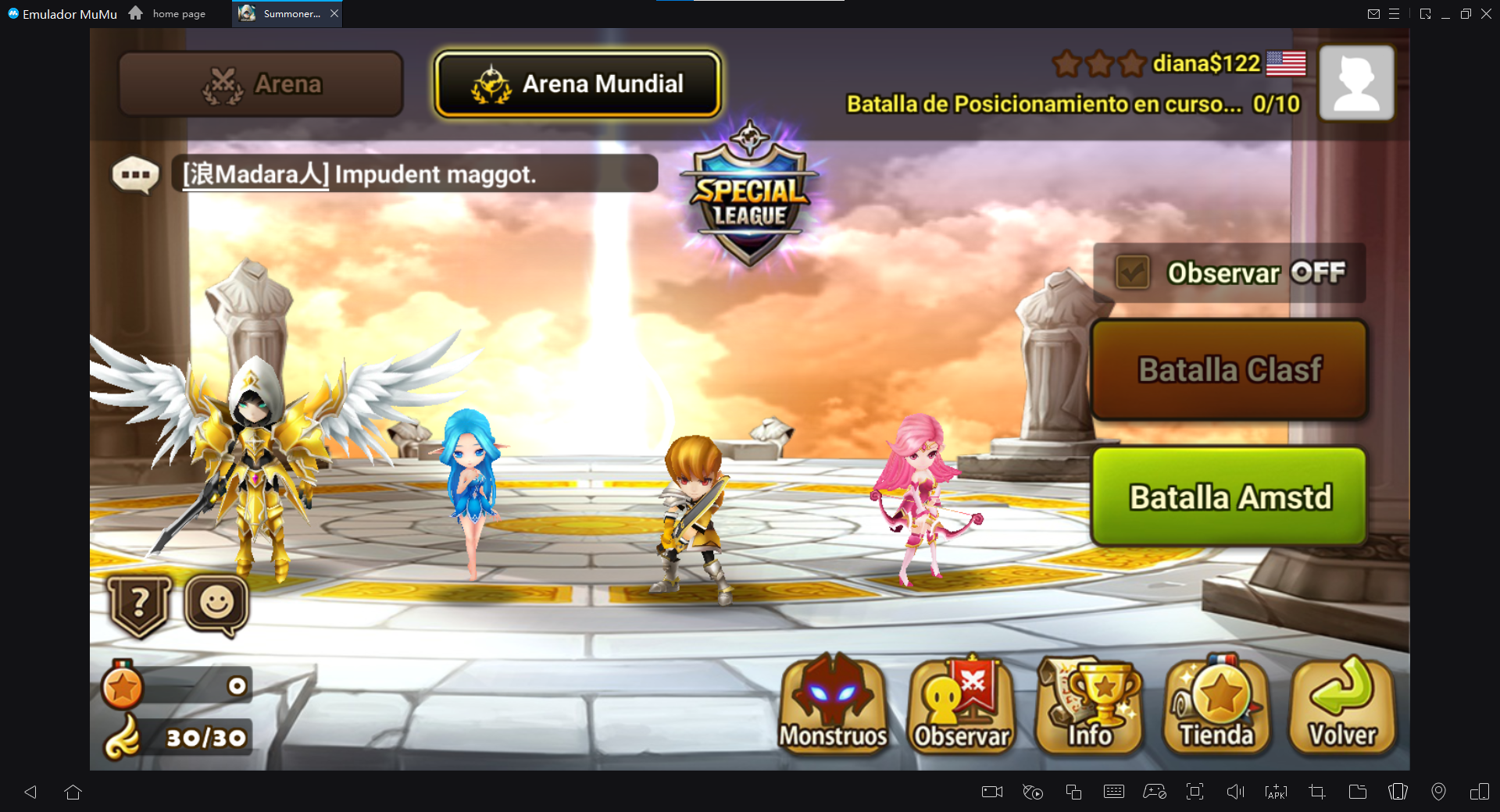
Task: Open the chat speech bubble
Action: point(135,174)
